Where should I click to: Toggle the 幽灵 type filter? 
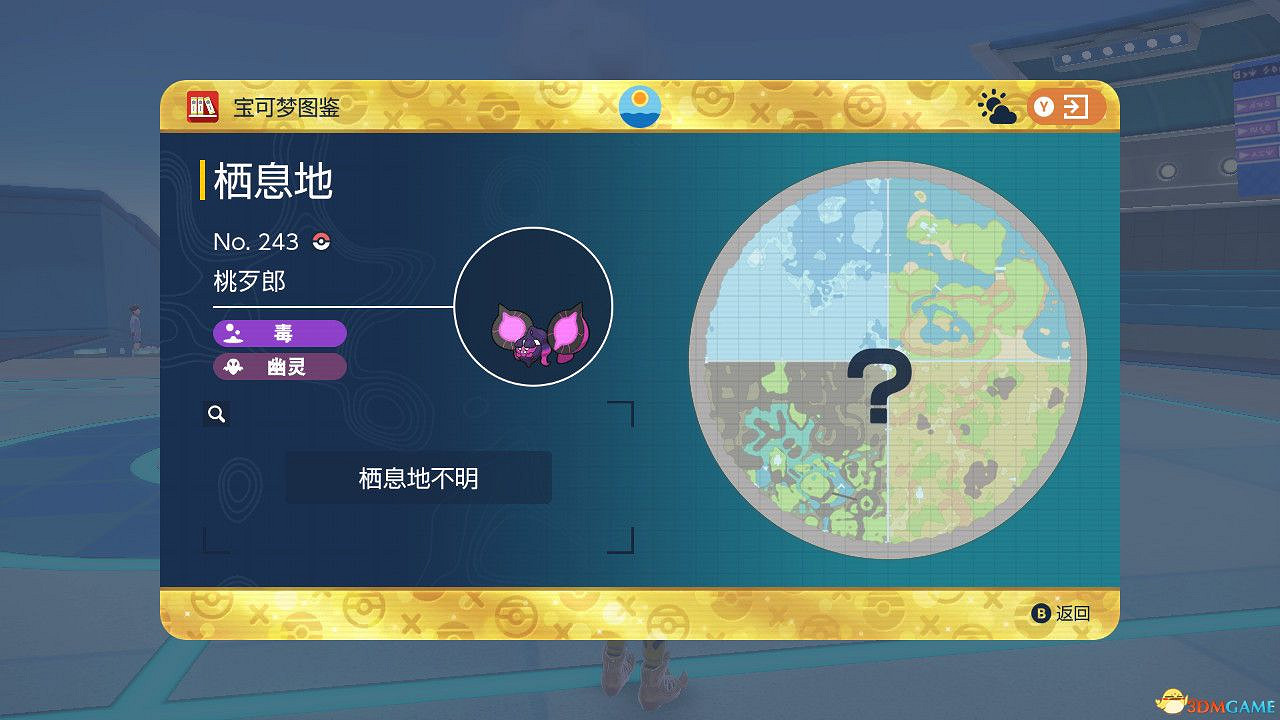[x=280, y=367]
